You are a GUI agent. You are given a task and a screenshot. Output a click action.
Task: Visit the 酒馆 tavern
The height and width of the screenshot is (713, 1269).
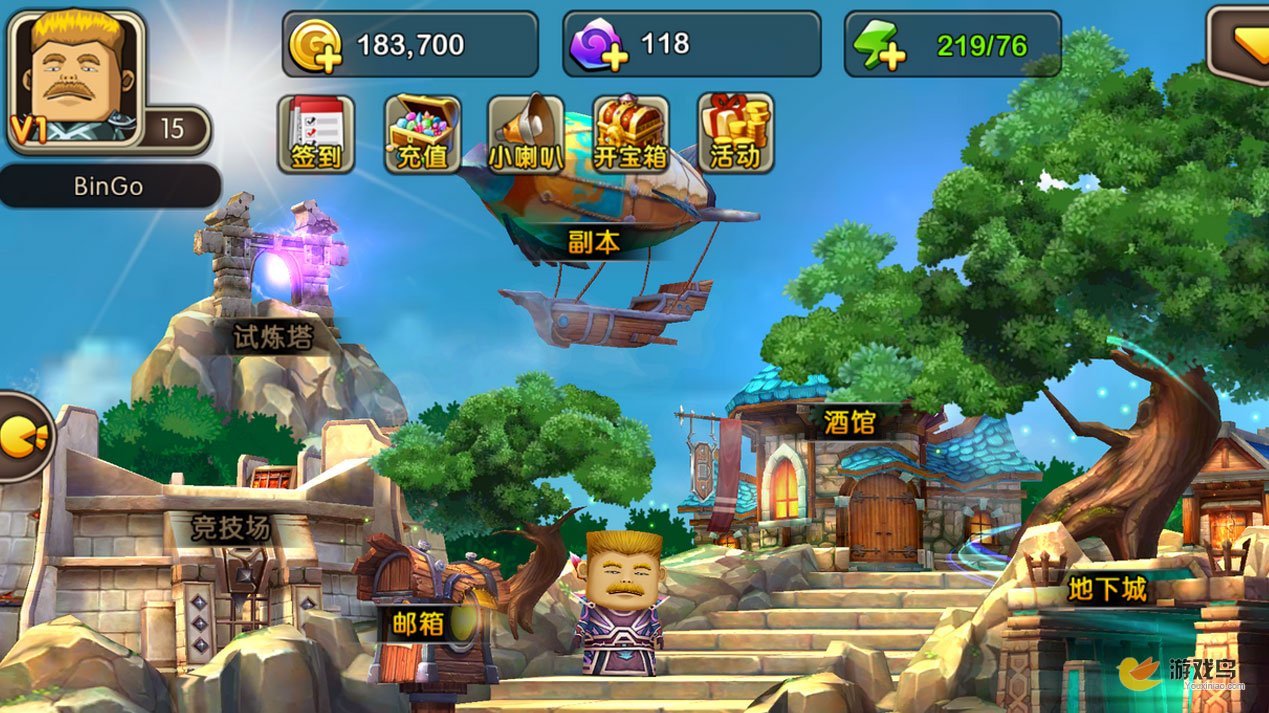pos(850,460)
